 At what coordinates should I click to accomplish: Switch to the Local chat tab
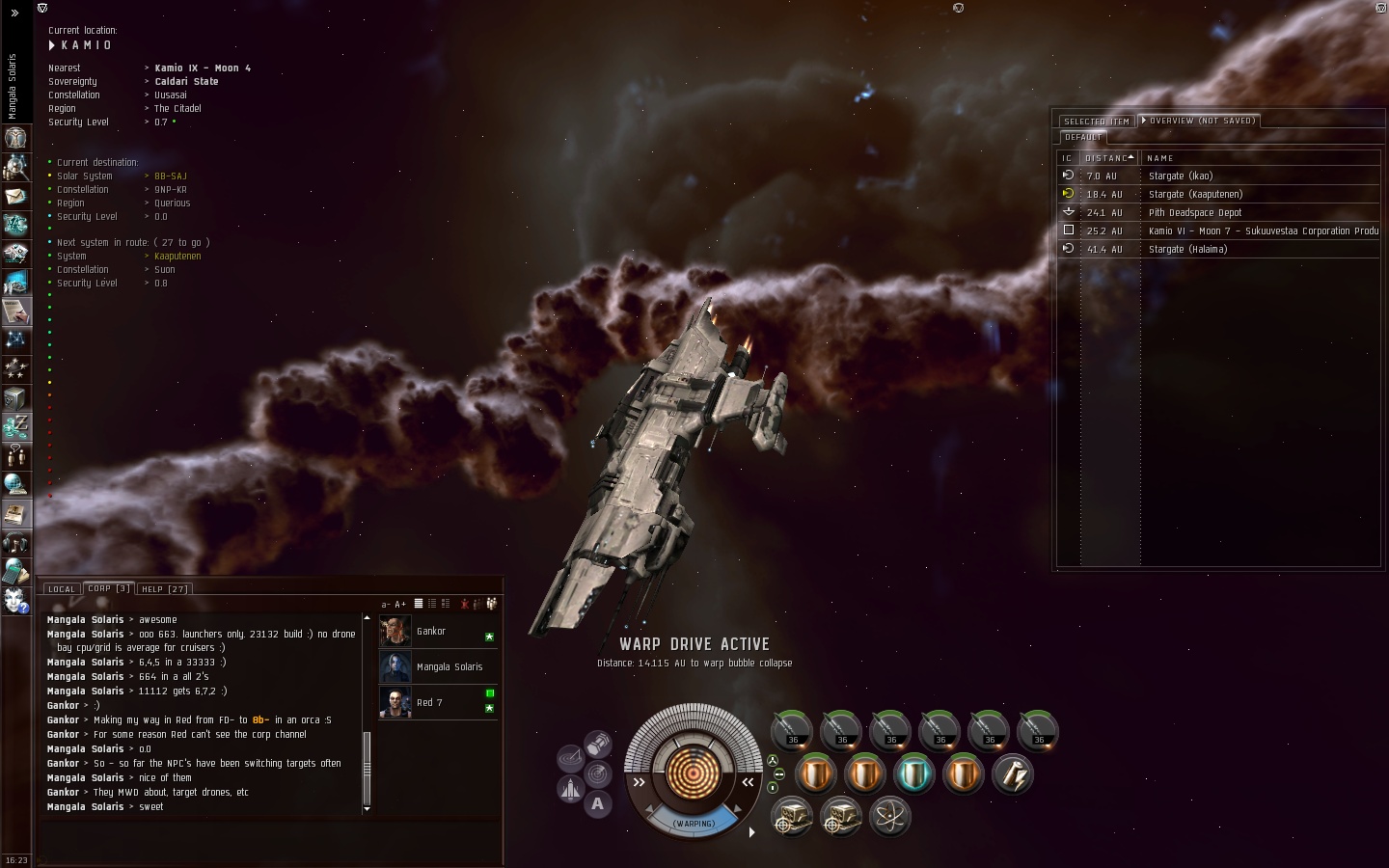coord(61,588)
